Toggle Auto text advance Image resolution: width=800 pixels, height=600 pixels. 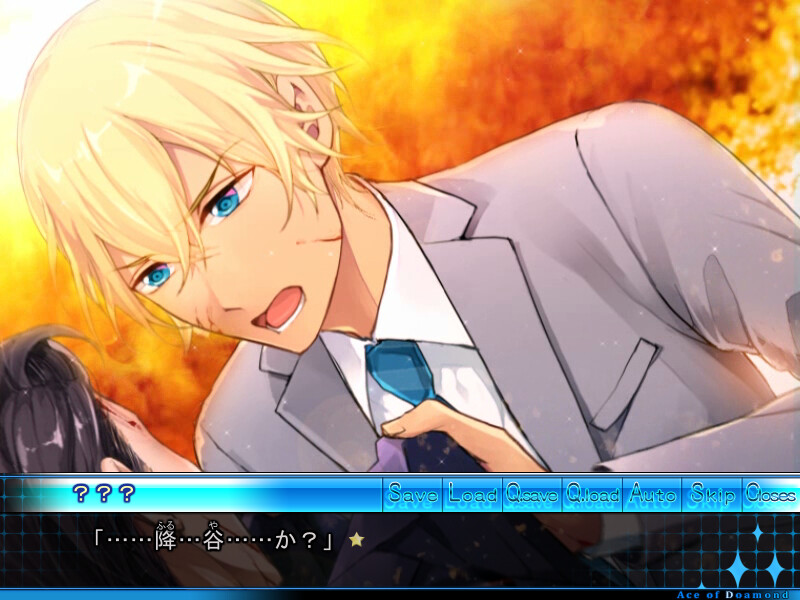pyautogui.click(x=652, y=493)
